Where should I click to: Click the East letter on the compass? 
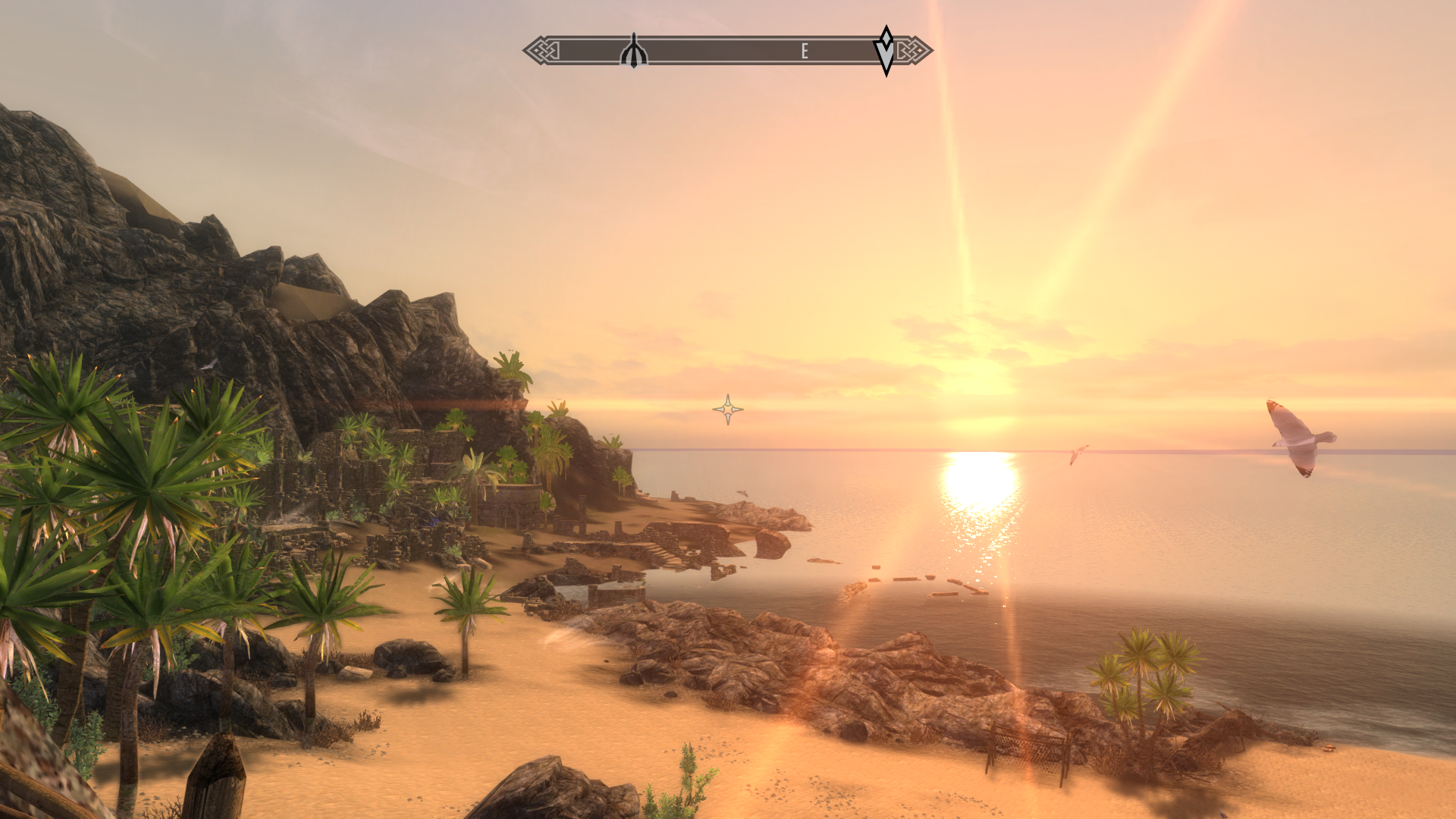[x=805, y=51]
